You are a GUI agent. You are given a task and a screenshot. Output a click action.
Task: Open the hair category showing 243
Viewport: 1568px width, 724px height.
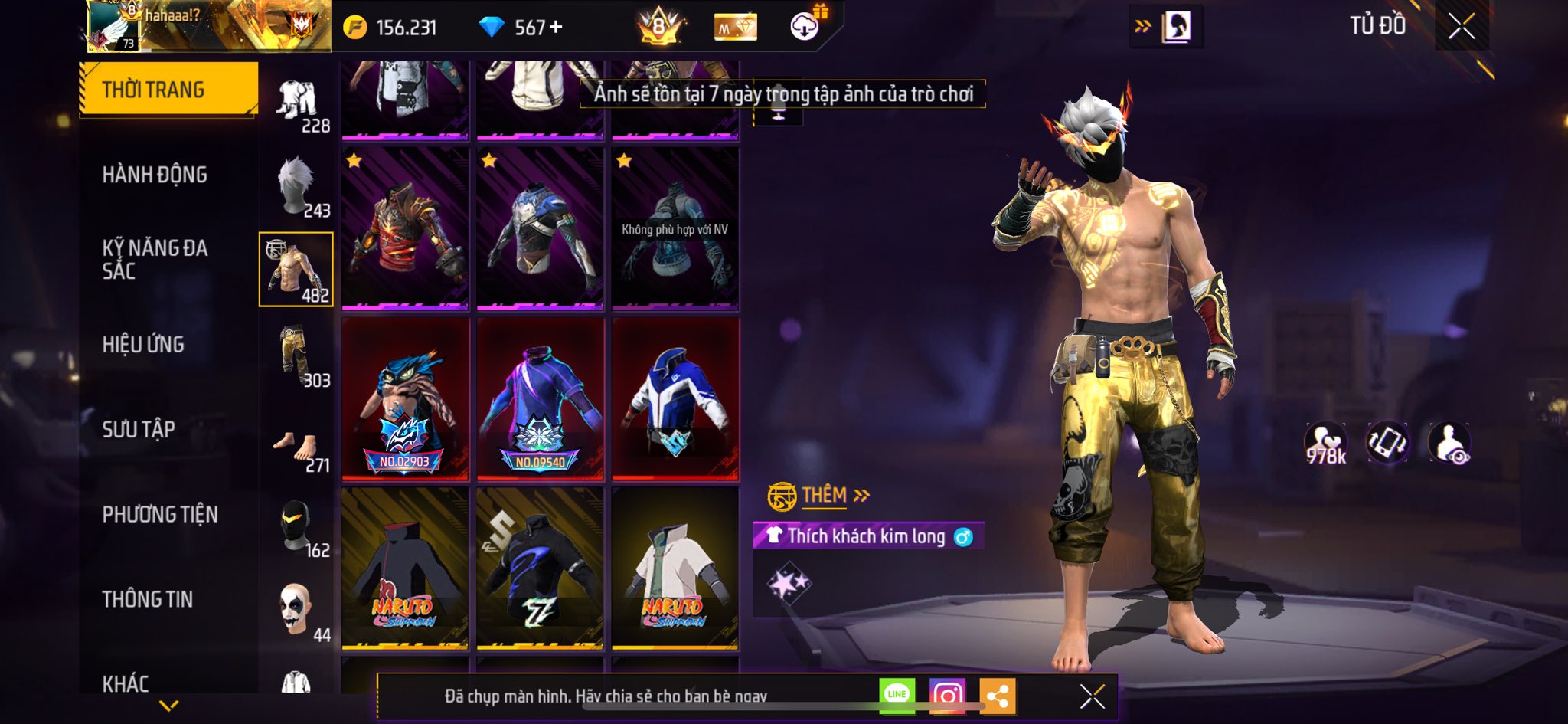297,186
